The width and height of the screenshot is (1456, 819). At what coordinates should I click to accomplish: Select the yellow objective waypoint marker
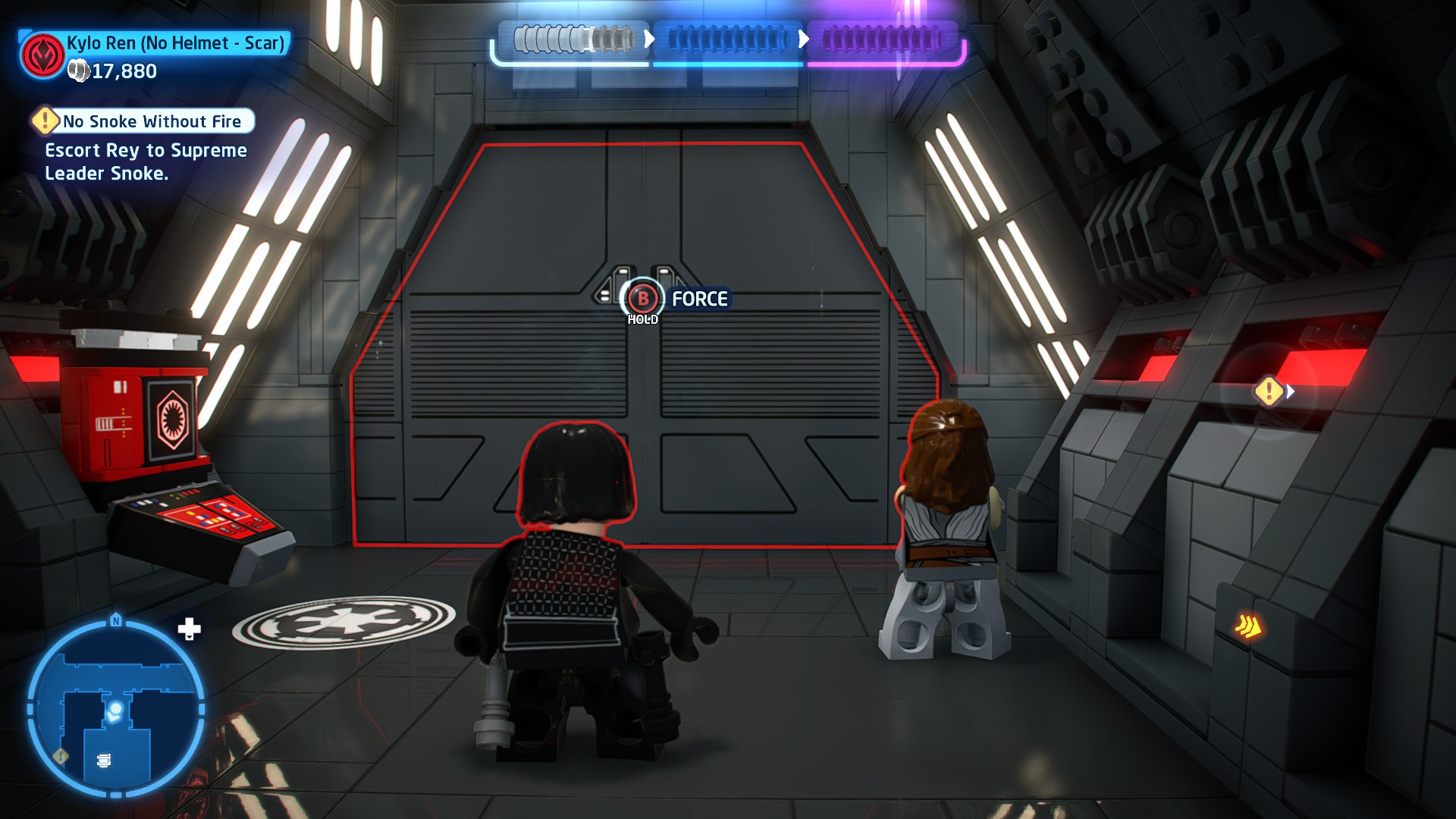[x=1269, y=391]
